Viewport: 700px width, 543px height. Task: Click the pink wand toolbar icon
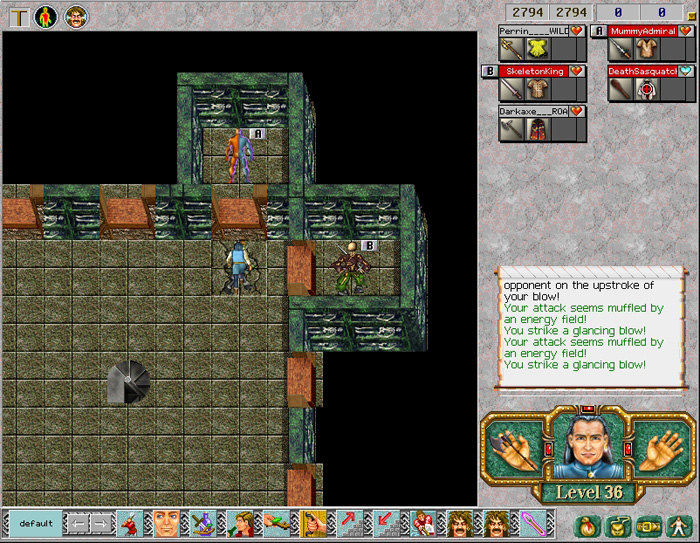(x=533, y=523)
